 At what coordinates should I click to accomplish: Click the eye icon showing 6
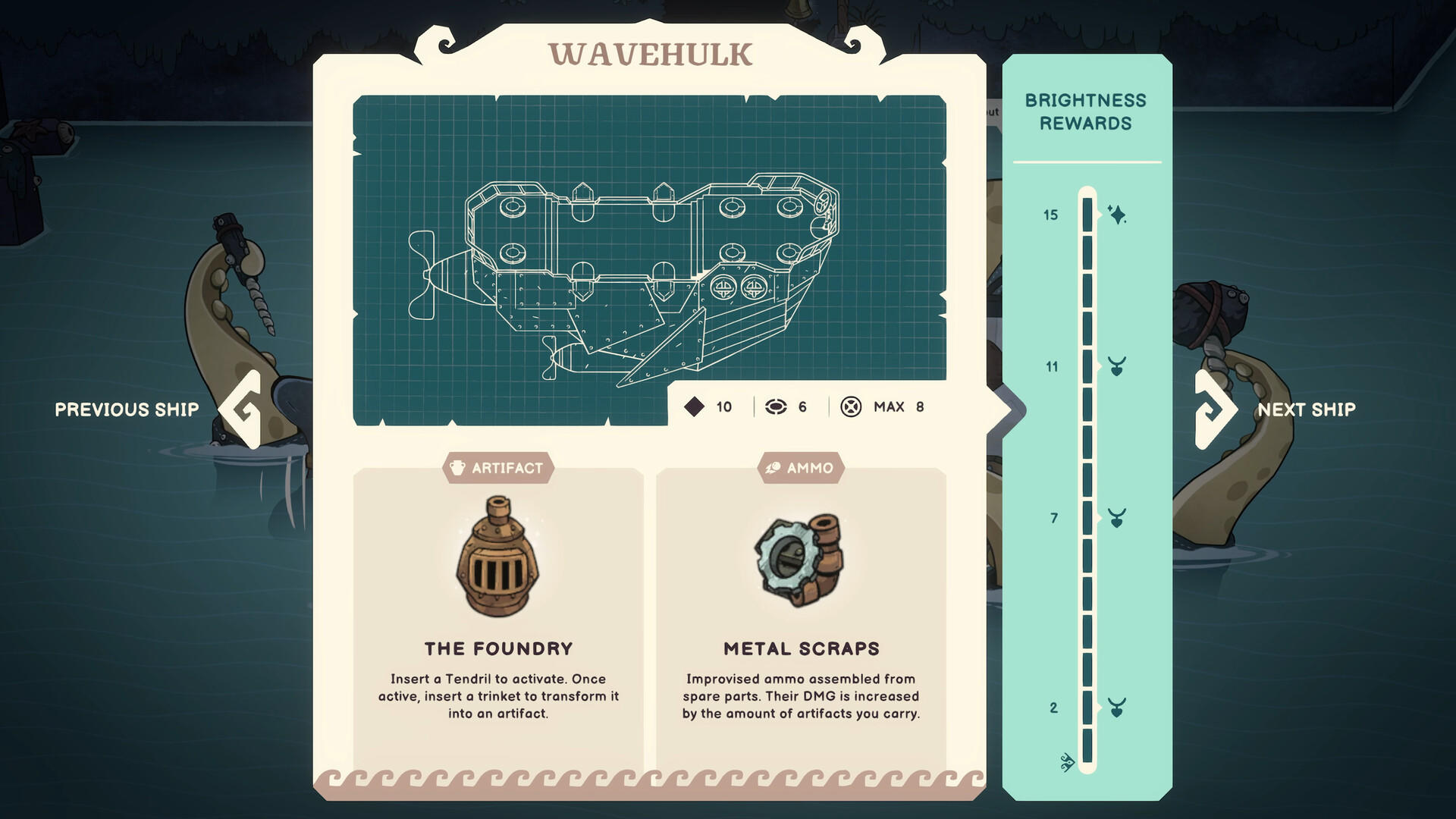tap(775, 407)
